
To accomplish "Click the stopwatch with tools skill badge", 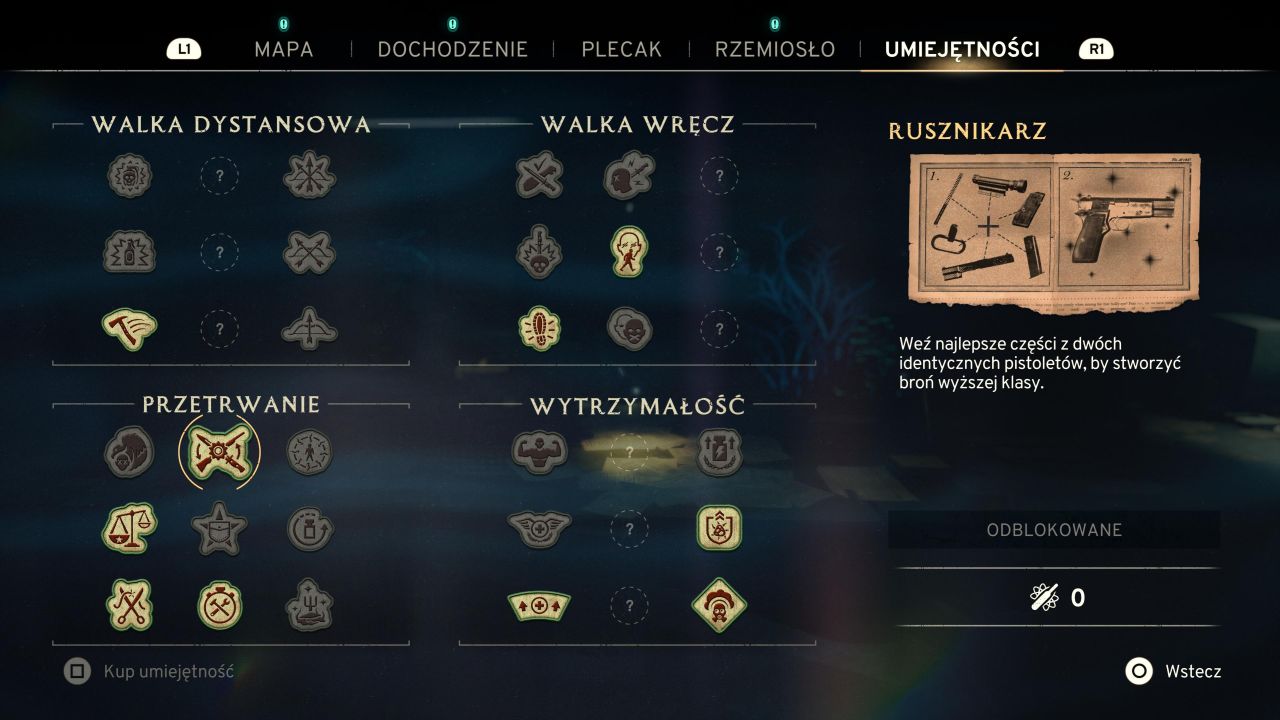I will point(219,605).
